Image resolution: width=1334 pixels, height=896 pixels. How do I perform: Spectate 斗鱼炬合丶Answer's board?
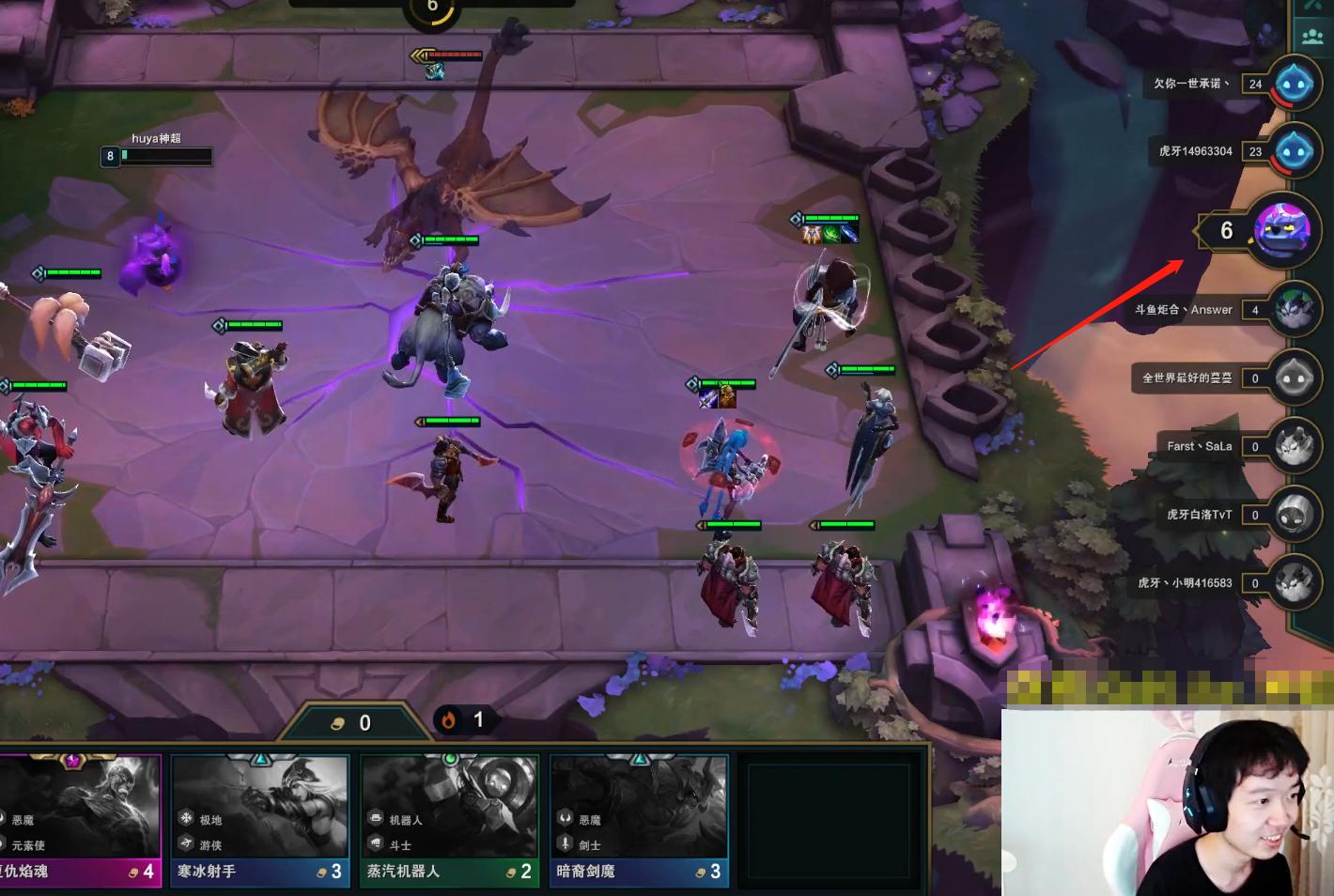(1295, 310)
